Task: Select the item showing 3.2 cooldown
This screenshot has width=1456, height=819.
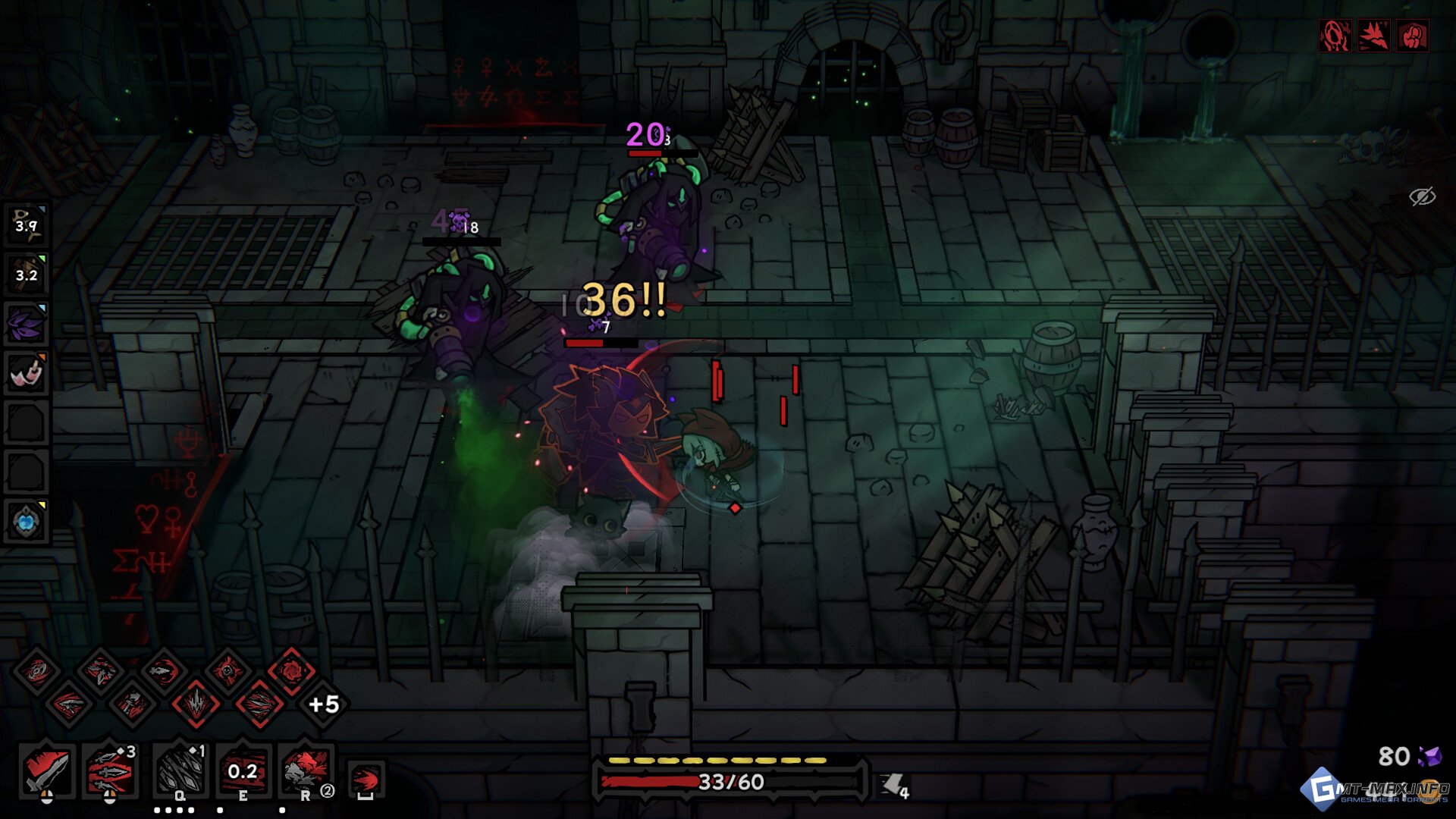Action: click(x=27, y=274)
